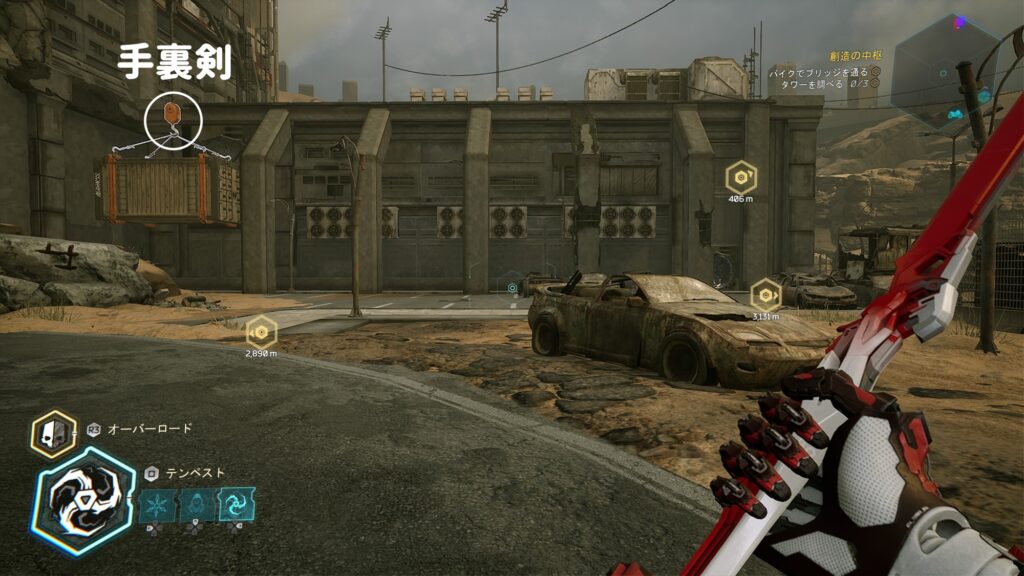The image size is (1024, 576).
Task: Select the large Tempest ability hexagon
Action: (83, 500)
